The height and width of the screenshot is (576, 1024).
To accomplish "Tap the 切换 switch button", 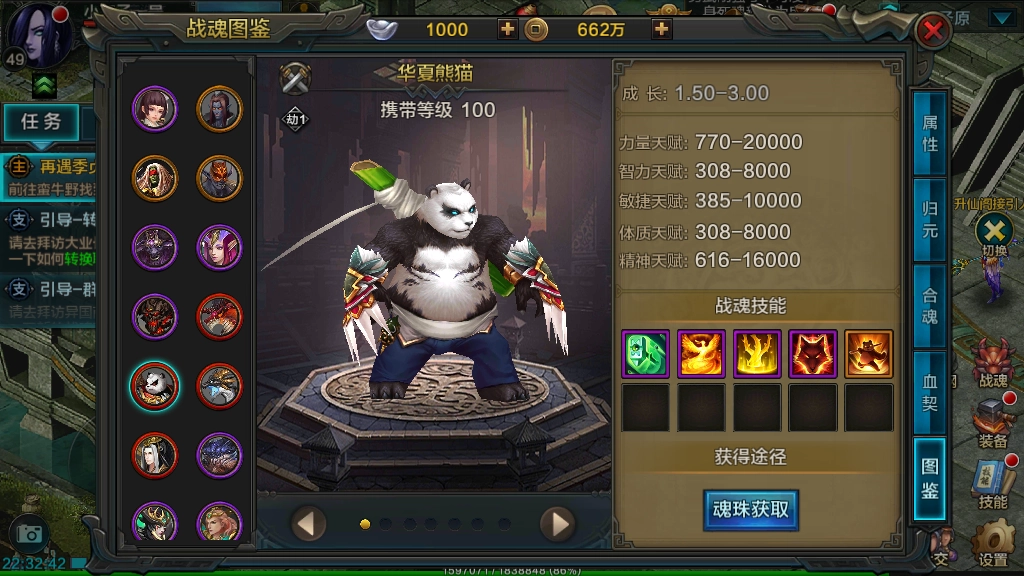I will click(994, 232).
